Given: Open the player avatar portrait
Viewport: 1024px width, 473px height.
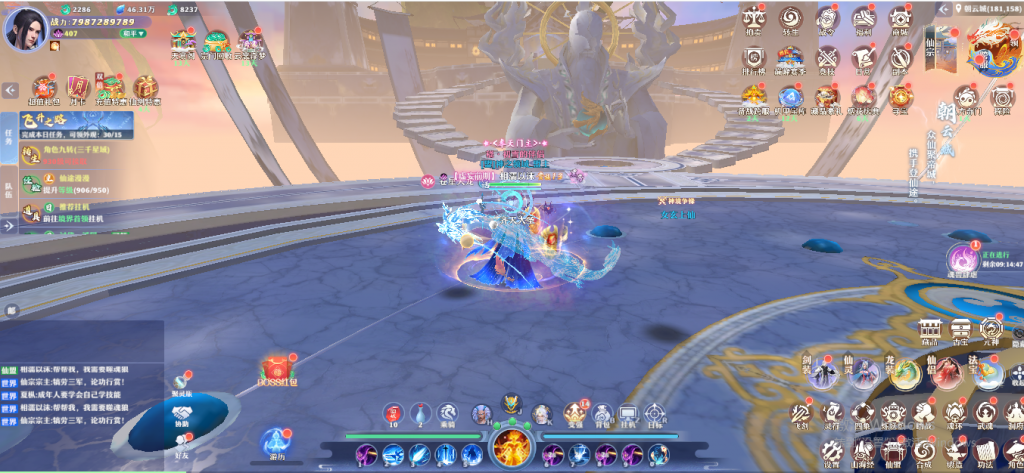Looking at the screenshot, I should tap(25, 27).
